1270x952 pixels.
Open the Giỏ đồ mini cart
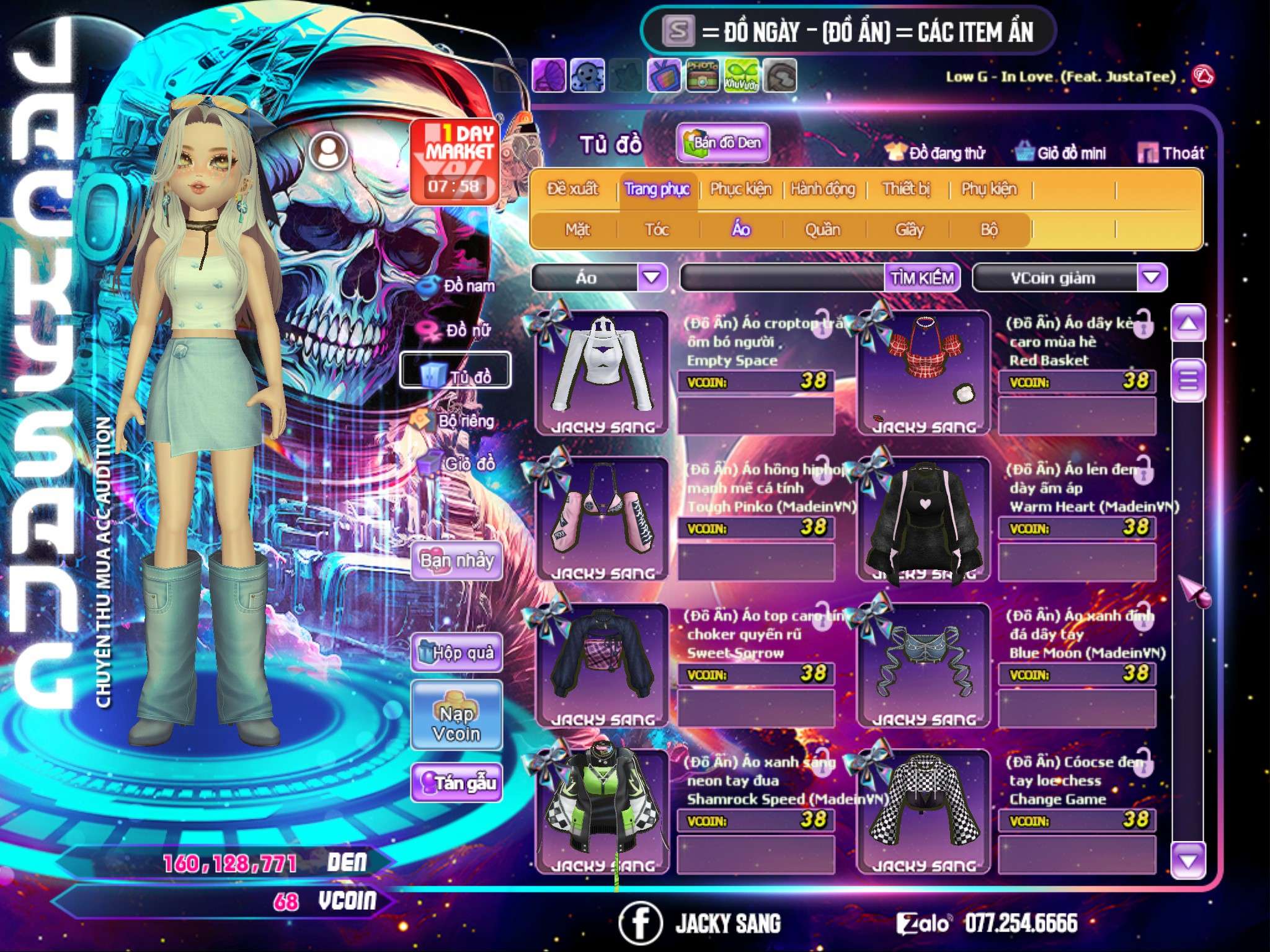tap(1060, 153)
